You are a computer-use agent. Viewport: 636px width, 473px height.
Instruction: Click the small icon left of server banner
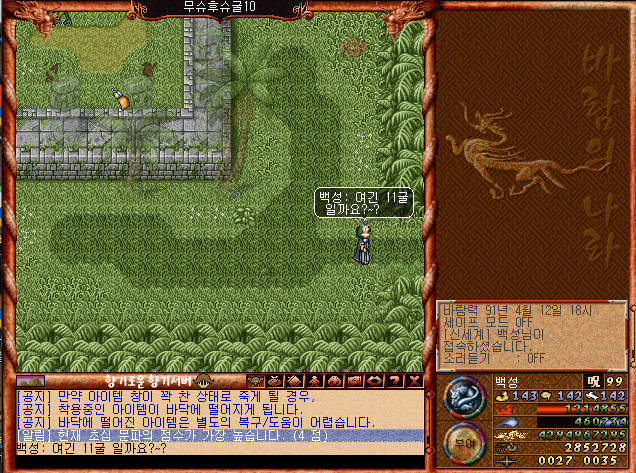point(30,380)
